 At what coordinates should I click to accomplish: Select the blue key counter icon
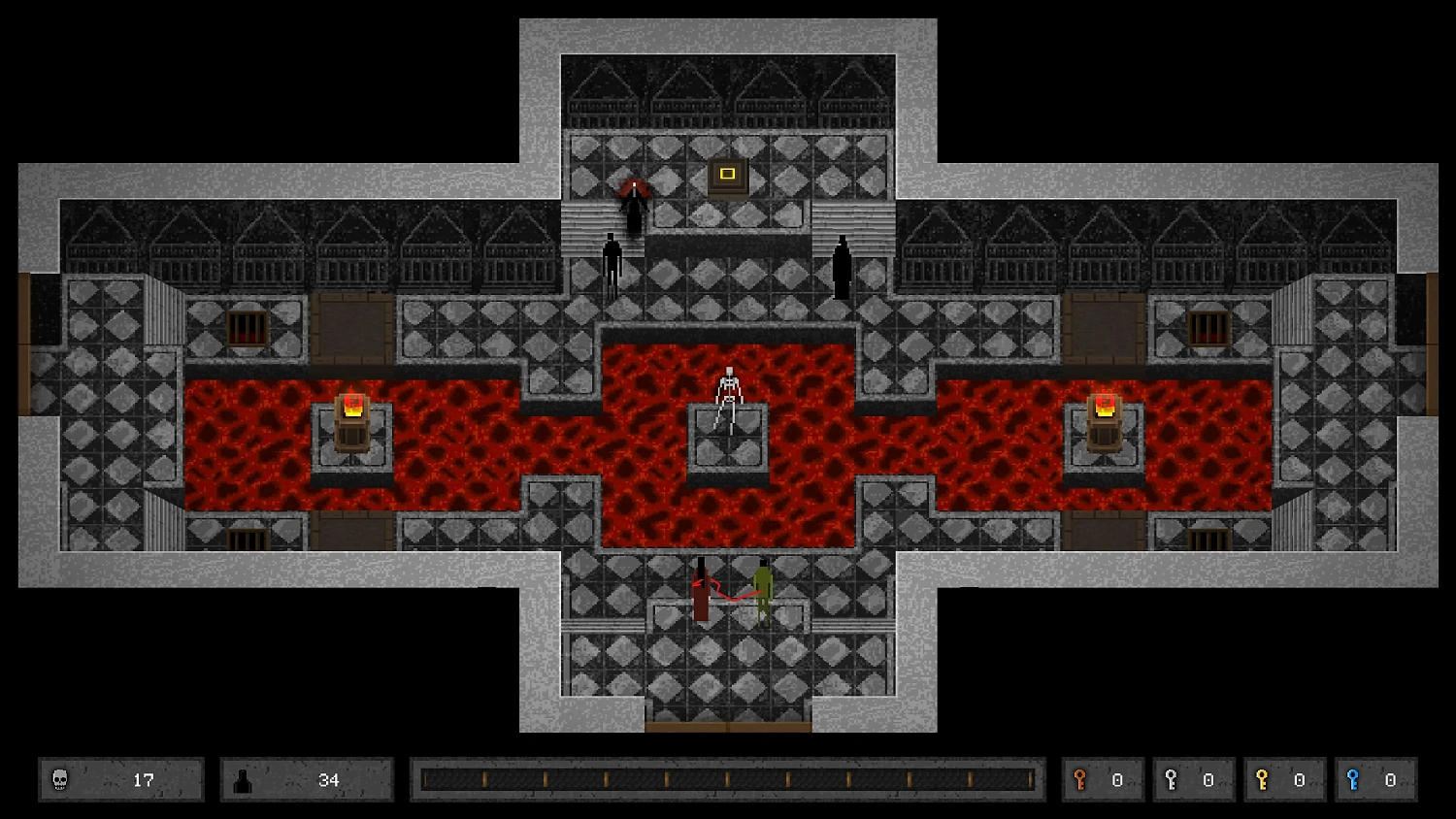1353,779
